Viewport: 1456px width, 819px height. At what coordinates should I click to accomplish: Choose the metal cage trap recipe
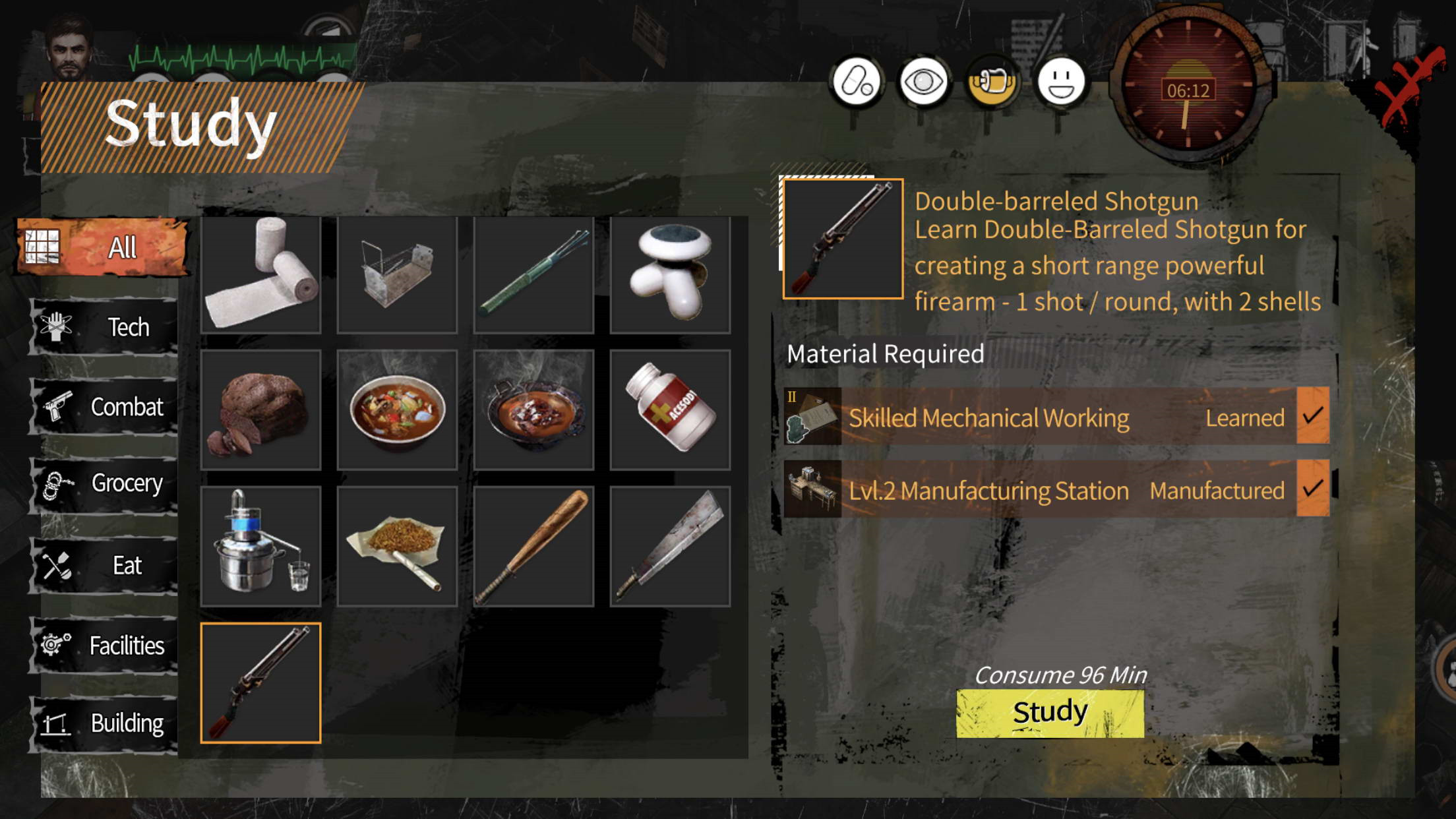coord(397,274)
